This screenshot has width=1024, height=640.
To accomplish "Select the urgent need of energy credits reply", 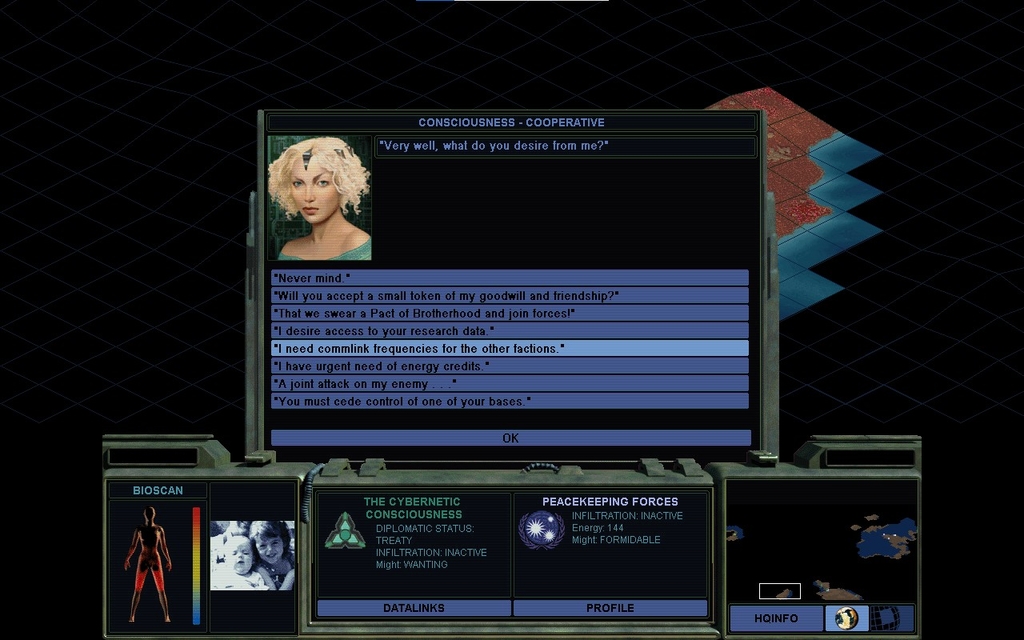I will coord(509,366).
